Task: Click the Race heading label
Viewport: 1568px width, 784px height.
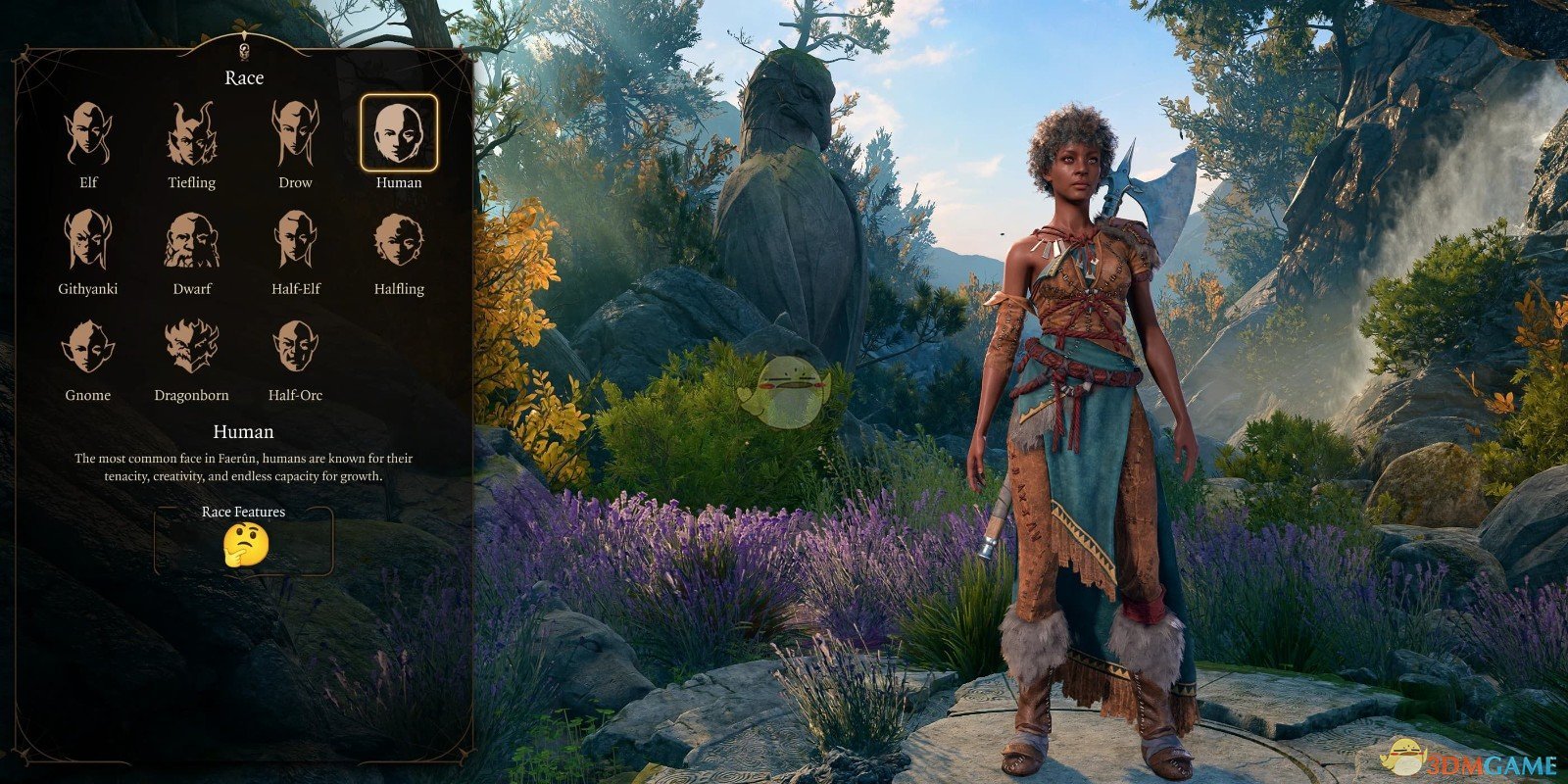Action: [243, 77]
